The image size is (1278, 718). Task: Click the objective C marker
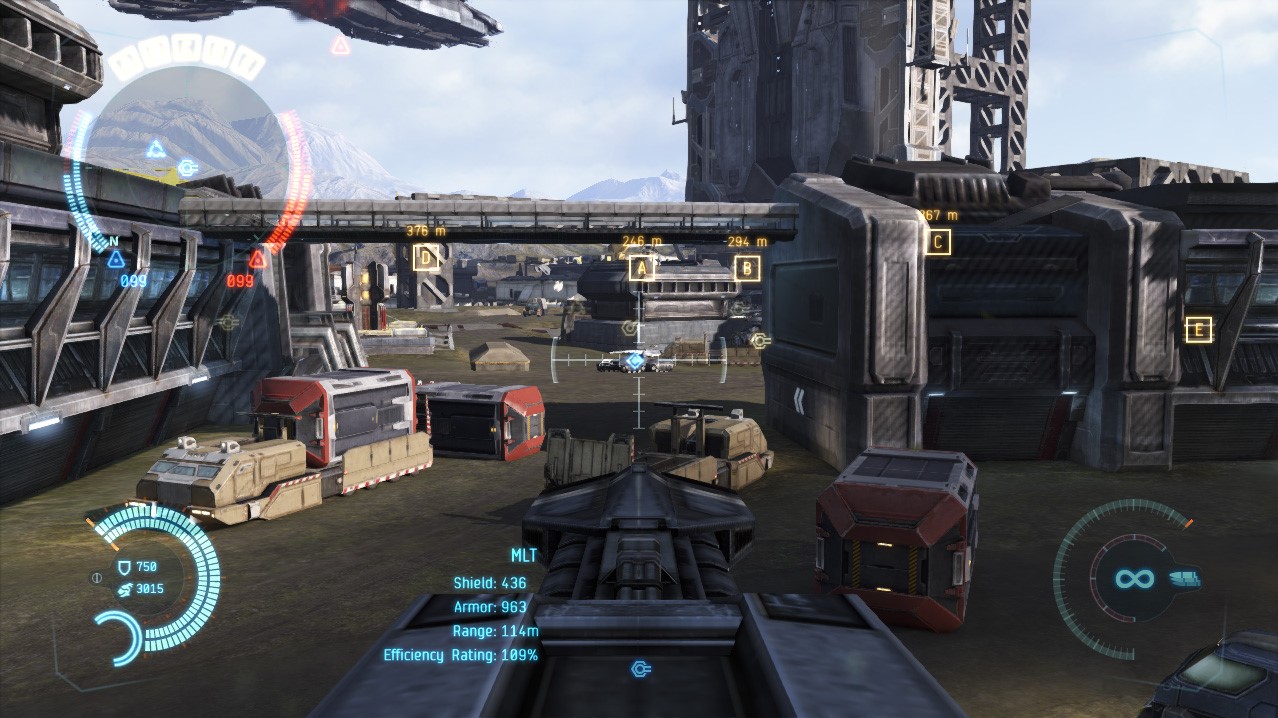pos(937,241)
